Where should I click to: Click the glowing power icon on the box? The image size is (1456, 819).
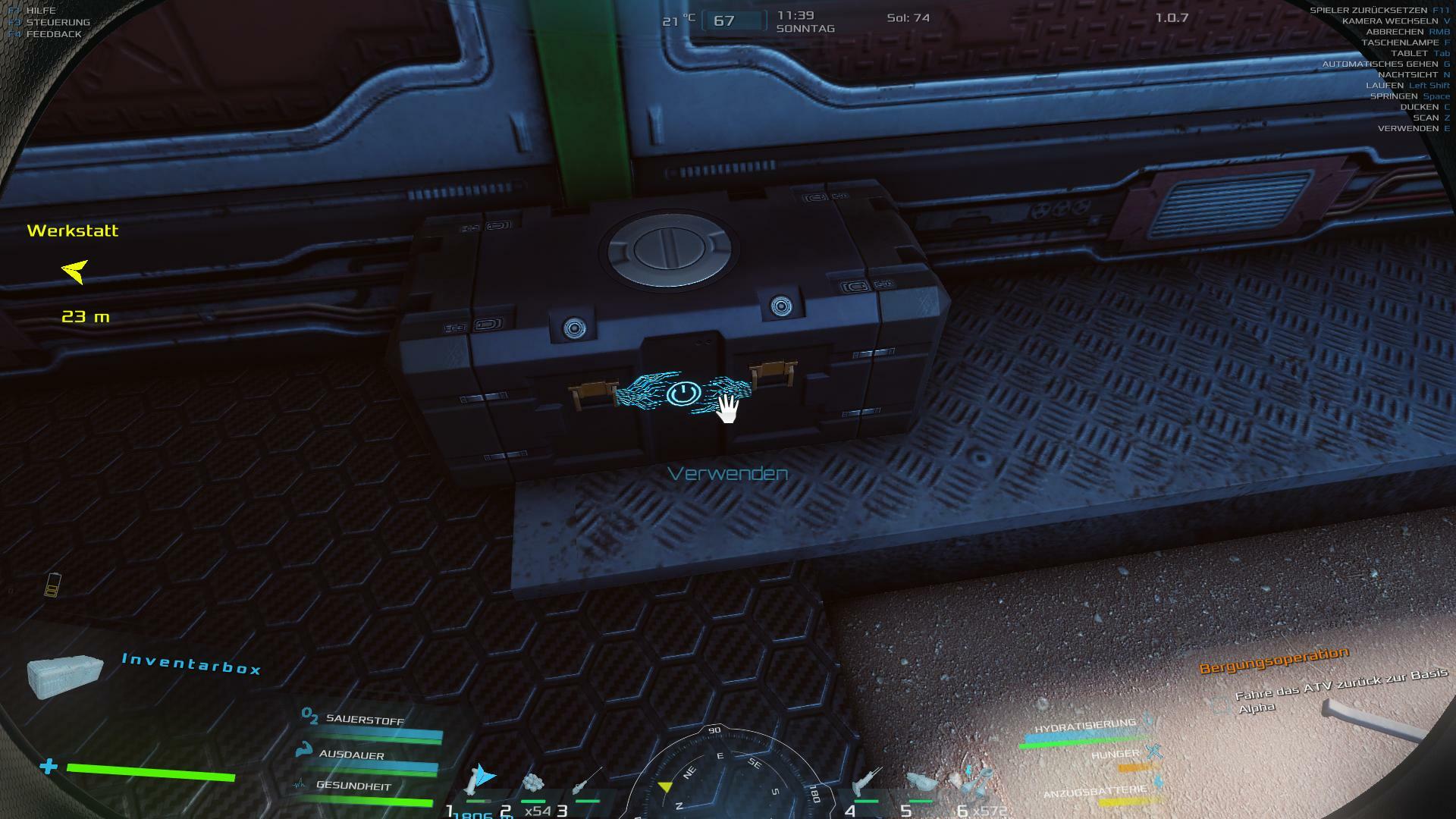pyautogui.click(x=682, y=393)
